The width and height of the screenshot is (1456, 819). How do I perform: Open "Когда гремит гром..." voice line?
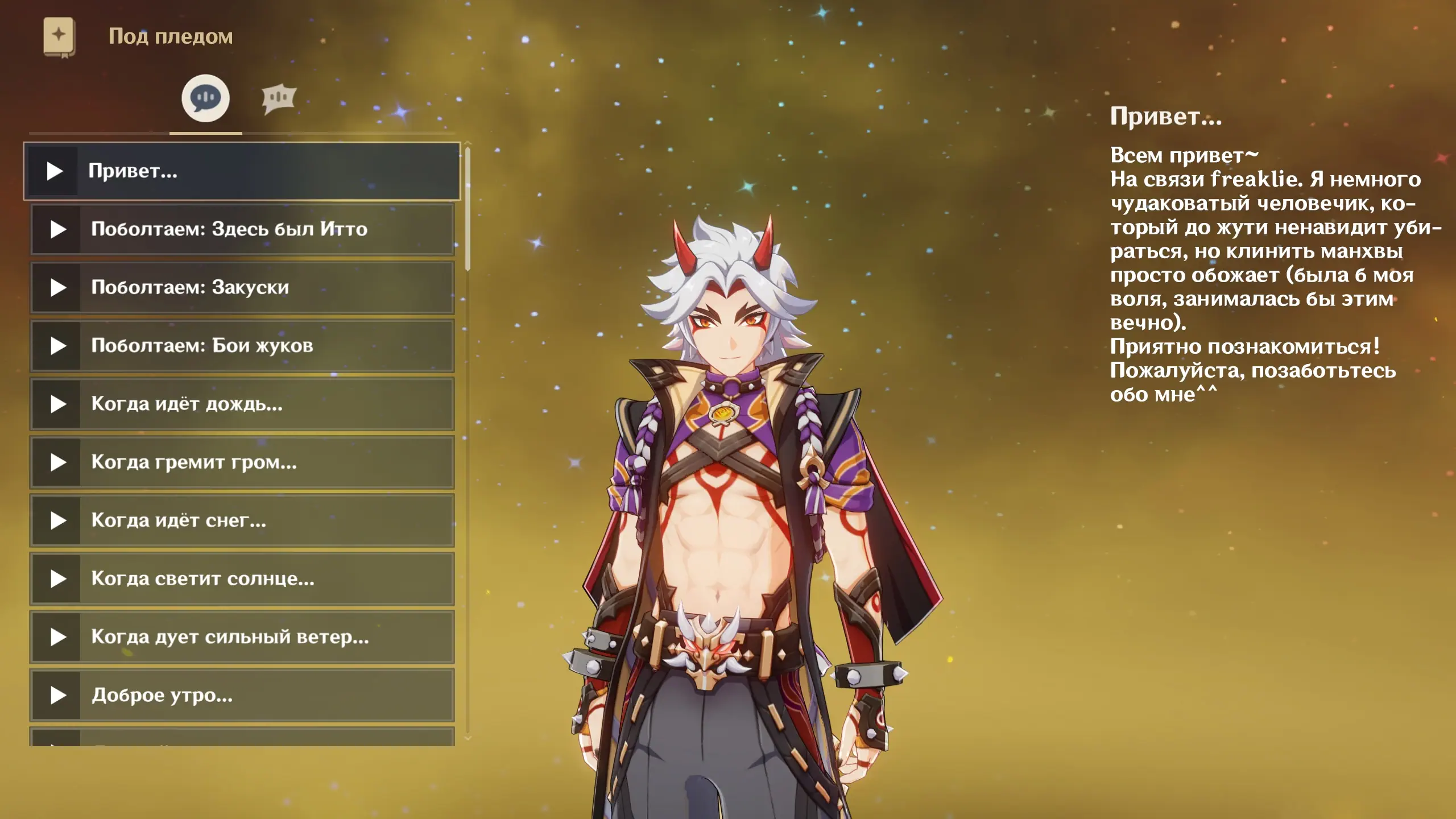[242, 462]
